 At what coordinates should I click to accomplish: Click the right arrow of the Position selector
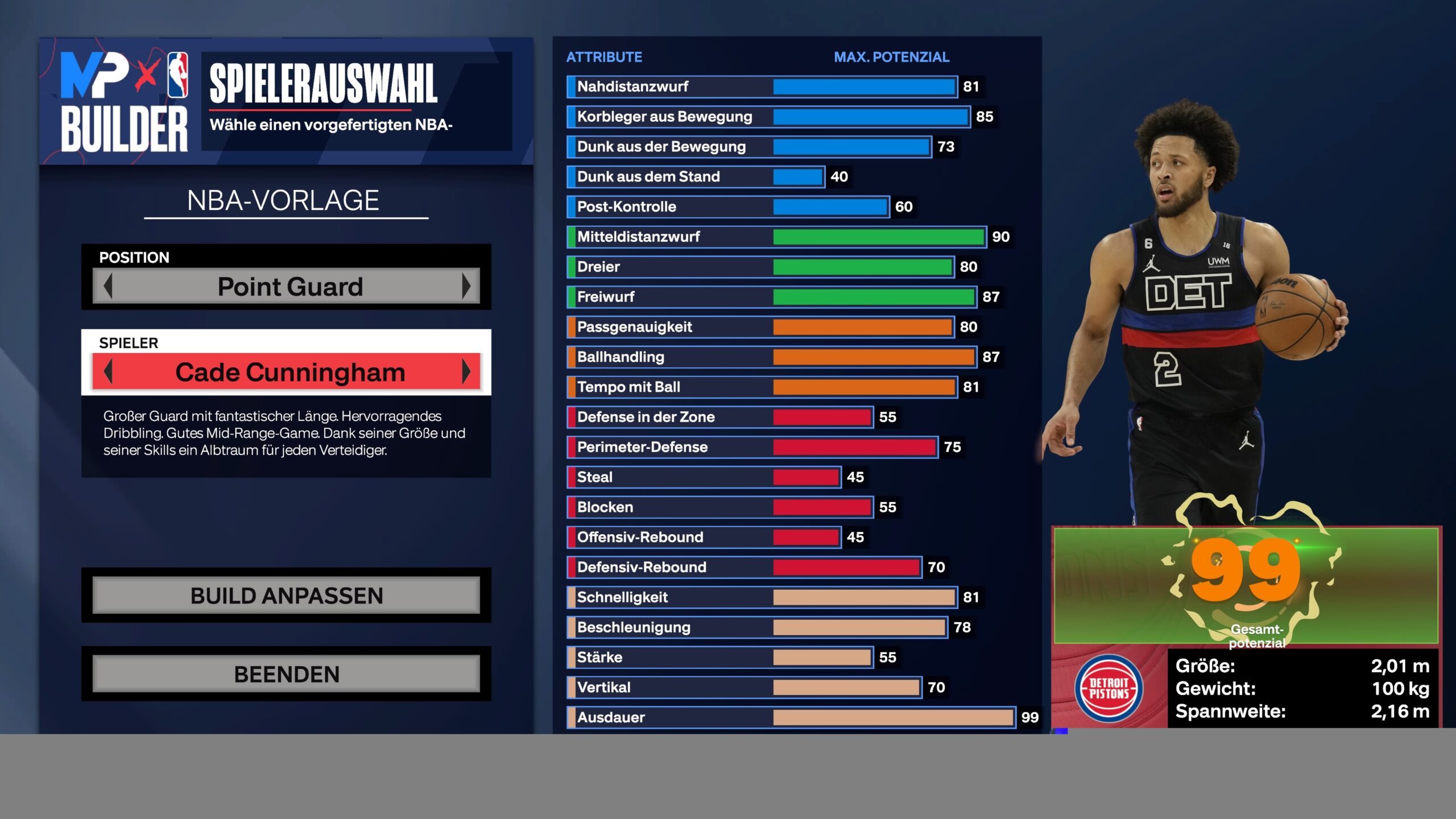466,286
